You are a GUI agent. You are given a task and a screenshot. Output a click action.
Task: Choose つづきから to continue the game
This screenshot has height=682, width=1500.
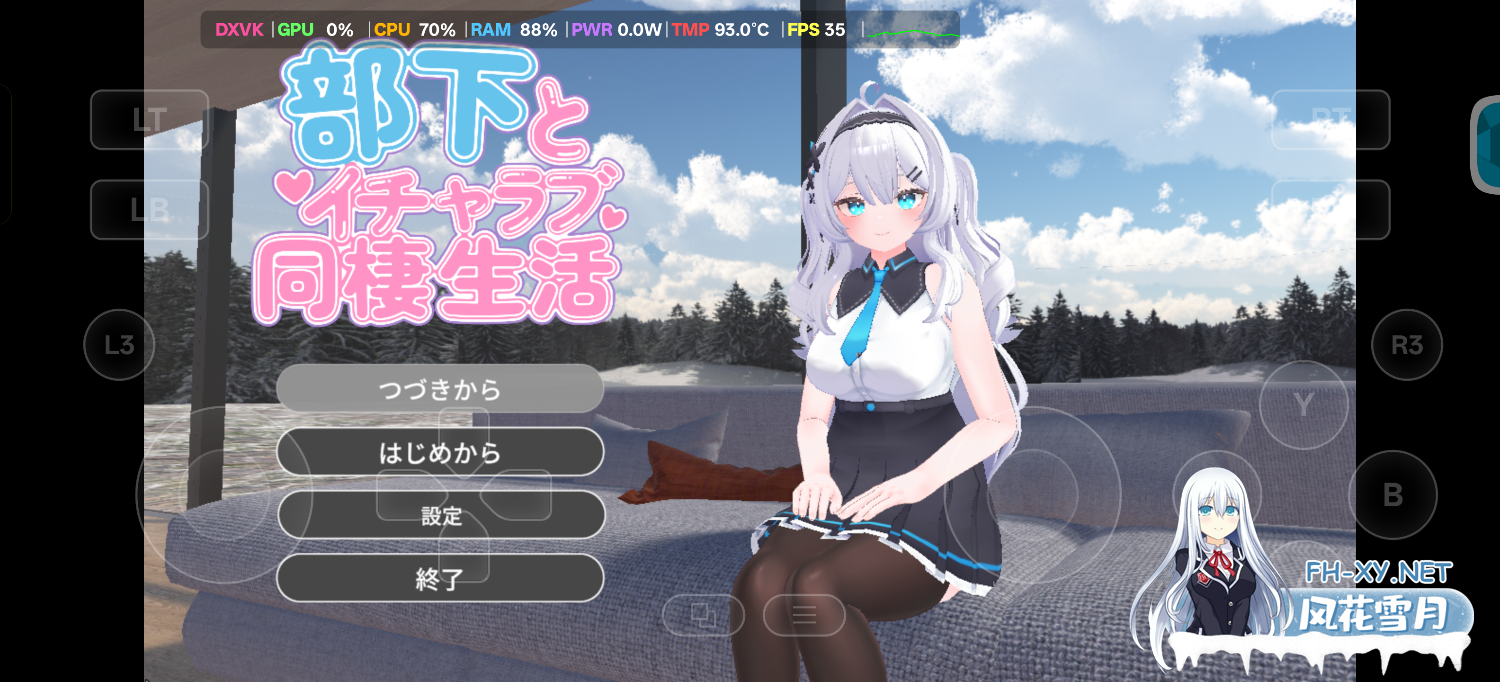440,389
